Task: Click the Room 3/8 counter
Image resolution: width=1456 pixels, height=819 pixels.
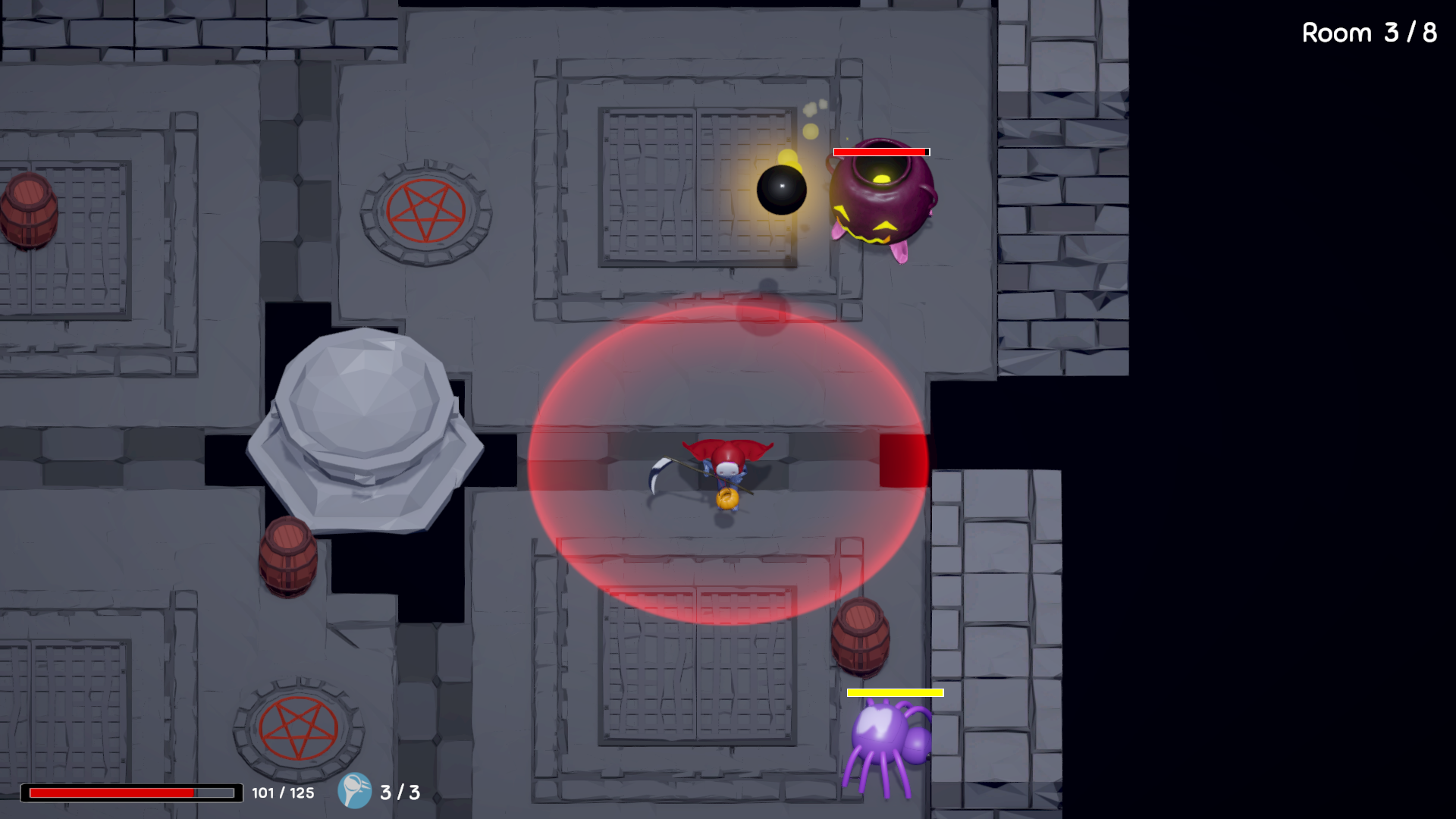Action: pos(1368,33)
